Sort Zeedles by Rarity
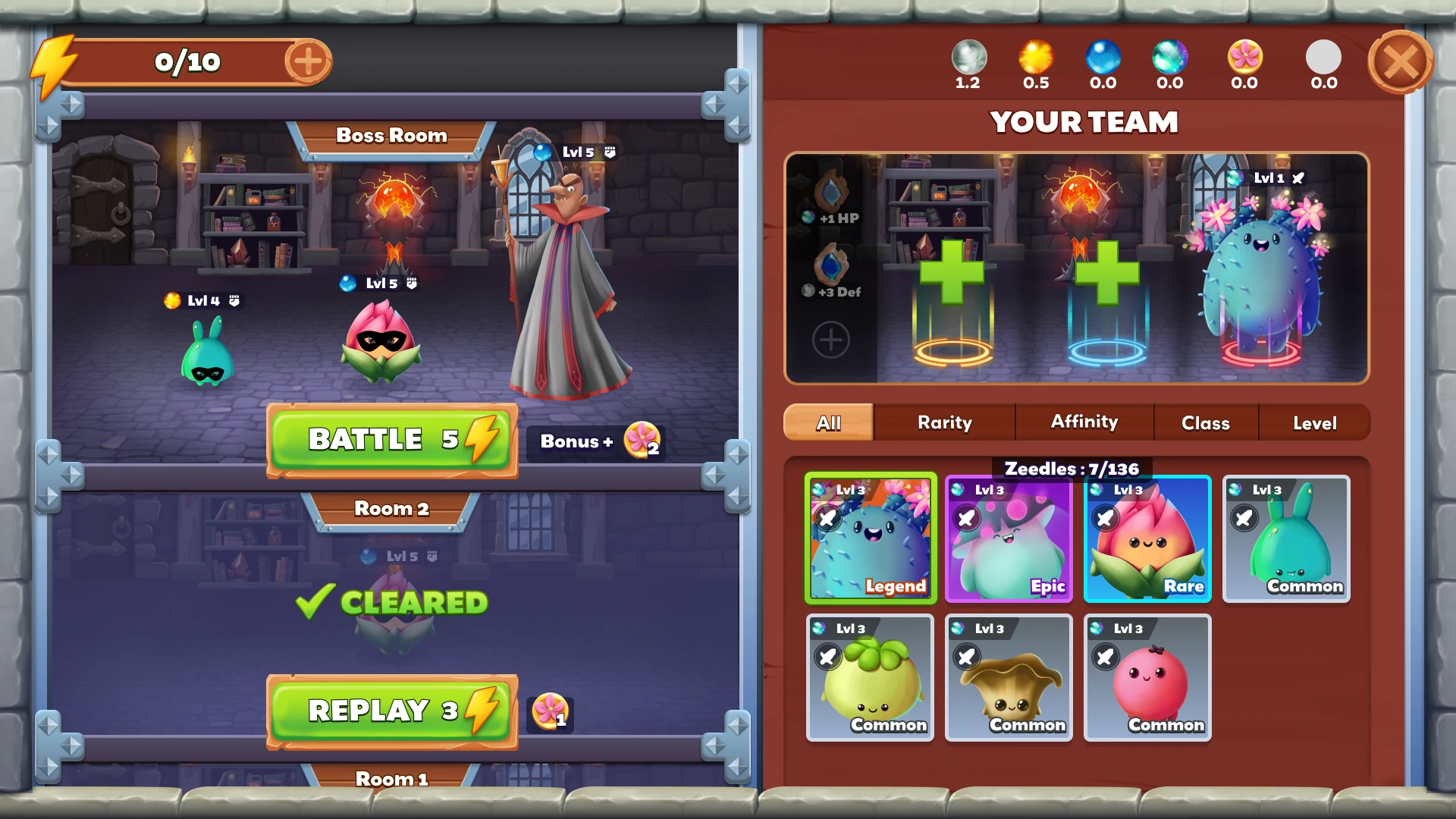This screenshot has height=819, width=1456. click(x=944, y=422)
